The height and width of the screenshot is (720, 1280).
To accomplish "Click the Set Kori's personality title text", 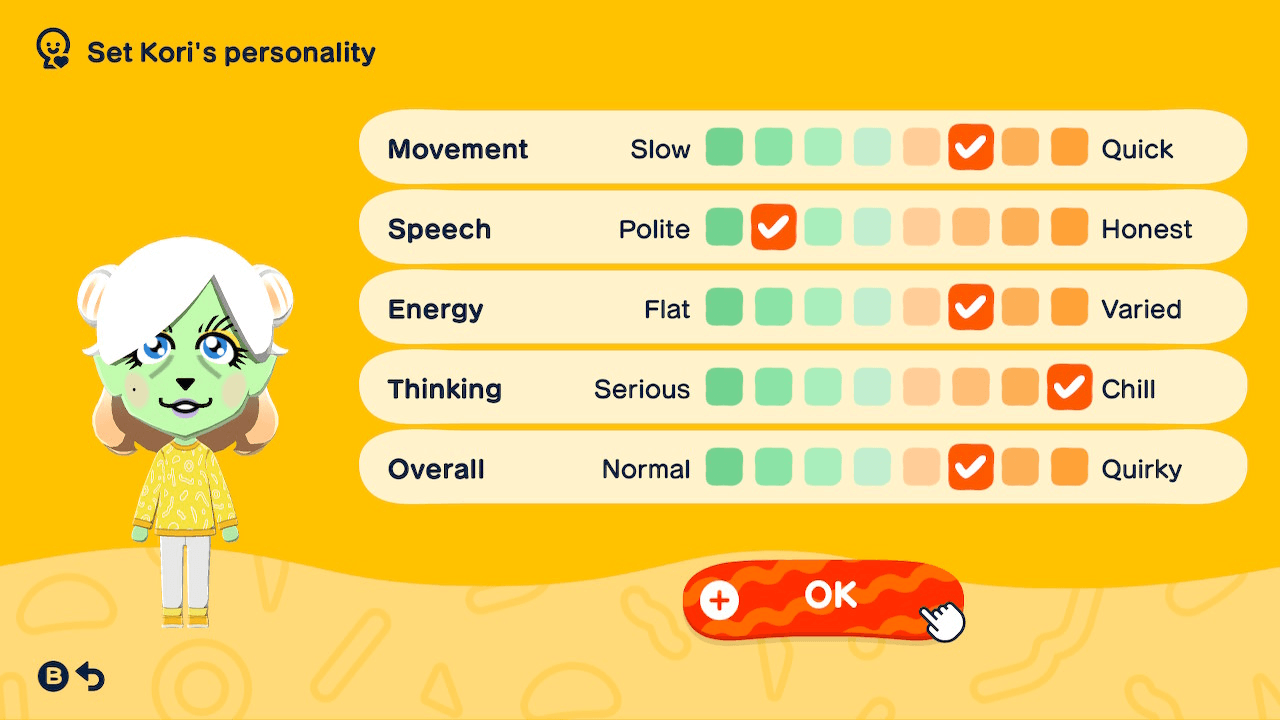I will [230, 52].
